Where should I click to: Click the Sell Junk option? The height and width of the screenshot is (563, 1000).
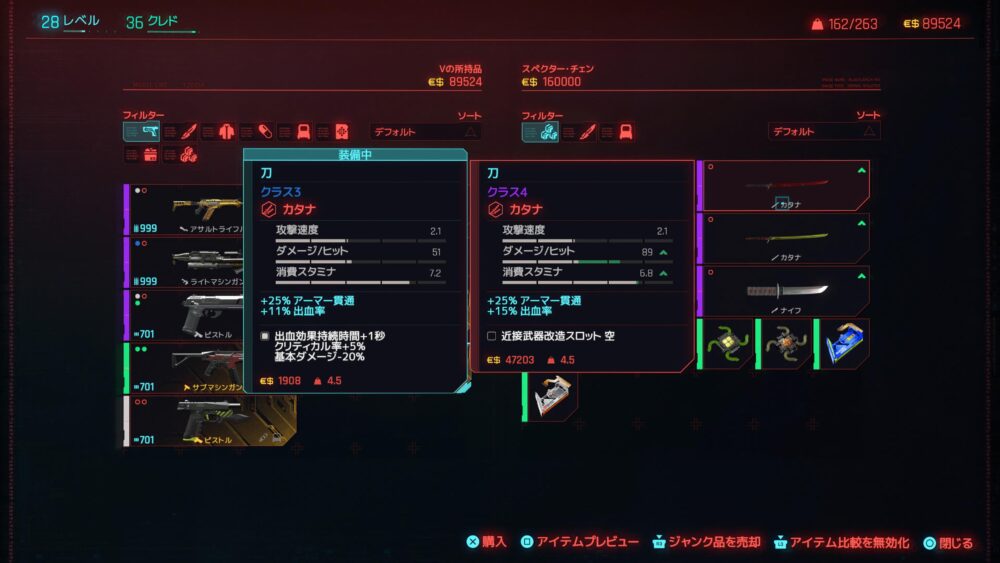[706, 542]
